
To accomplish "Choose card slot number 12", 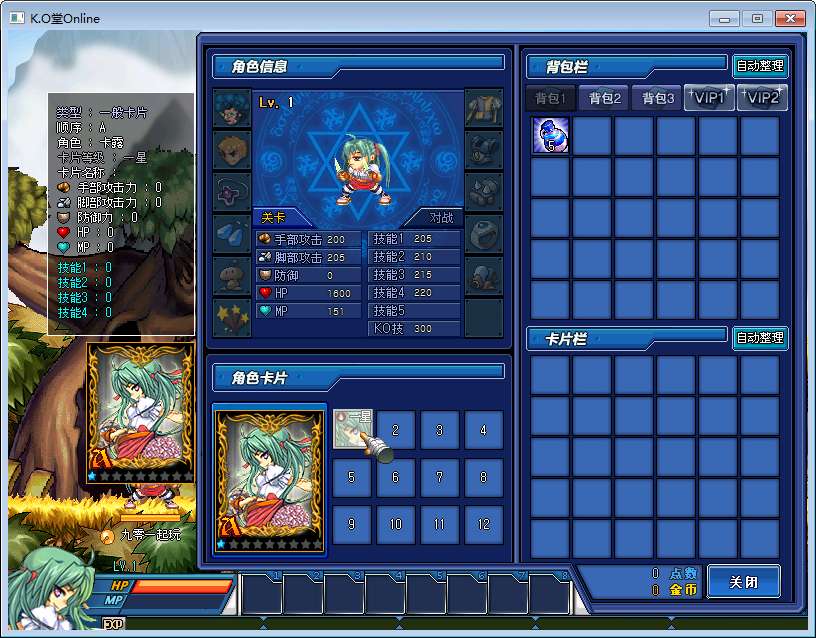I will [x=484, y=524].
